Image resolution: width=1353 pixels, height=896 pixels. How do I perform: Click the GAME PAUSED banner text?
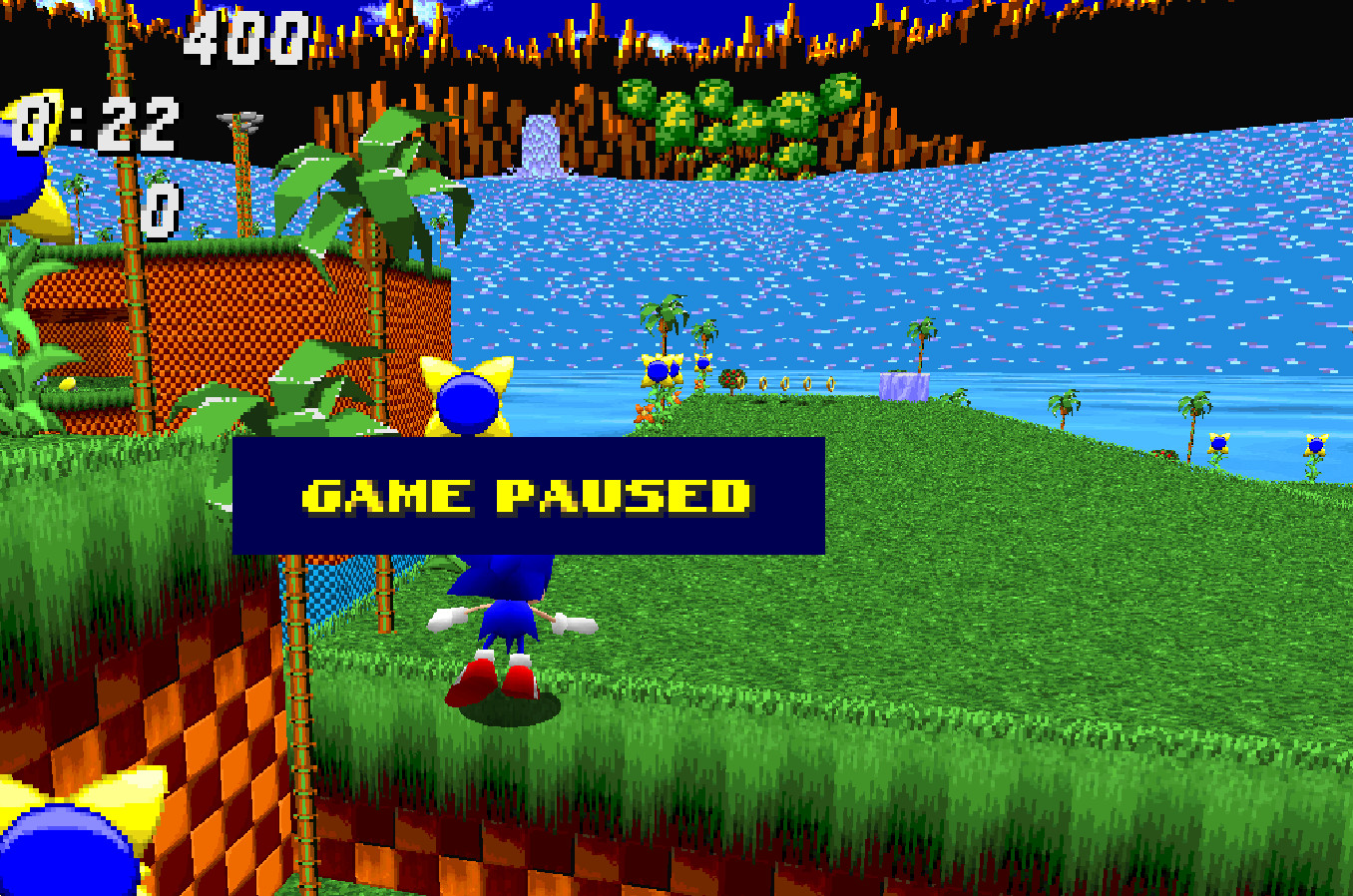pyautogui.click(x=531, y=494)
